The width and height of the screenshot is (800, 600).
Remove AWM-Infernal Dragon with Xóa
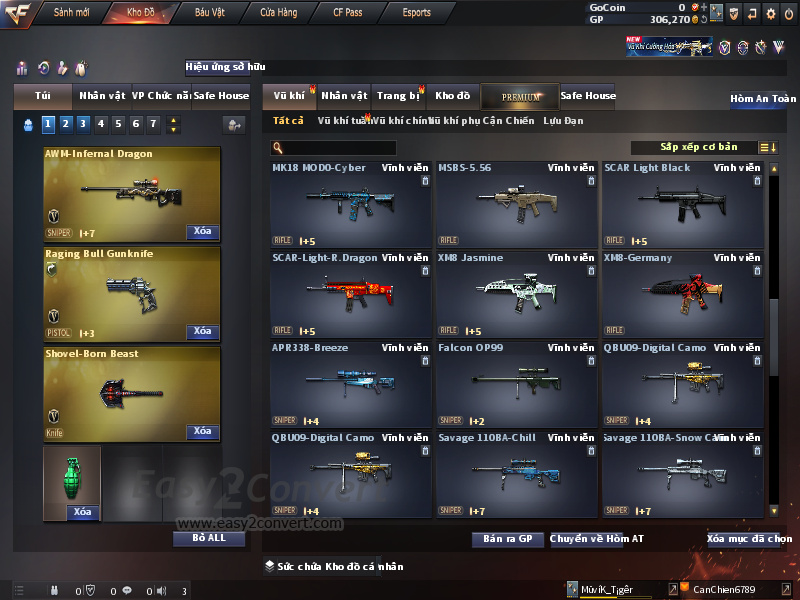202,232
